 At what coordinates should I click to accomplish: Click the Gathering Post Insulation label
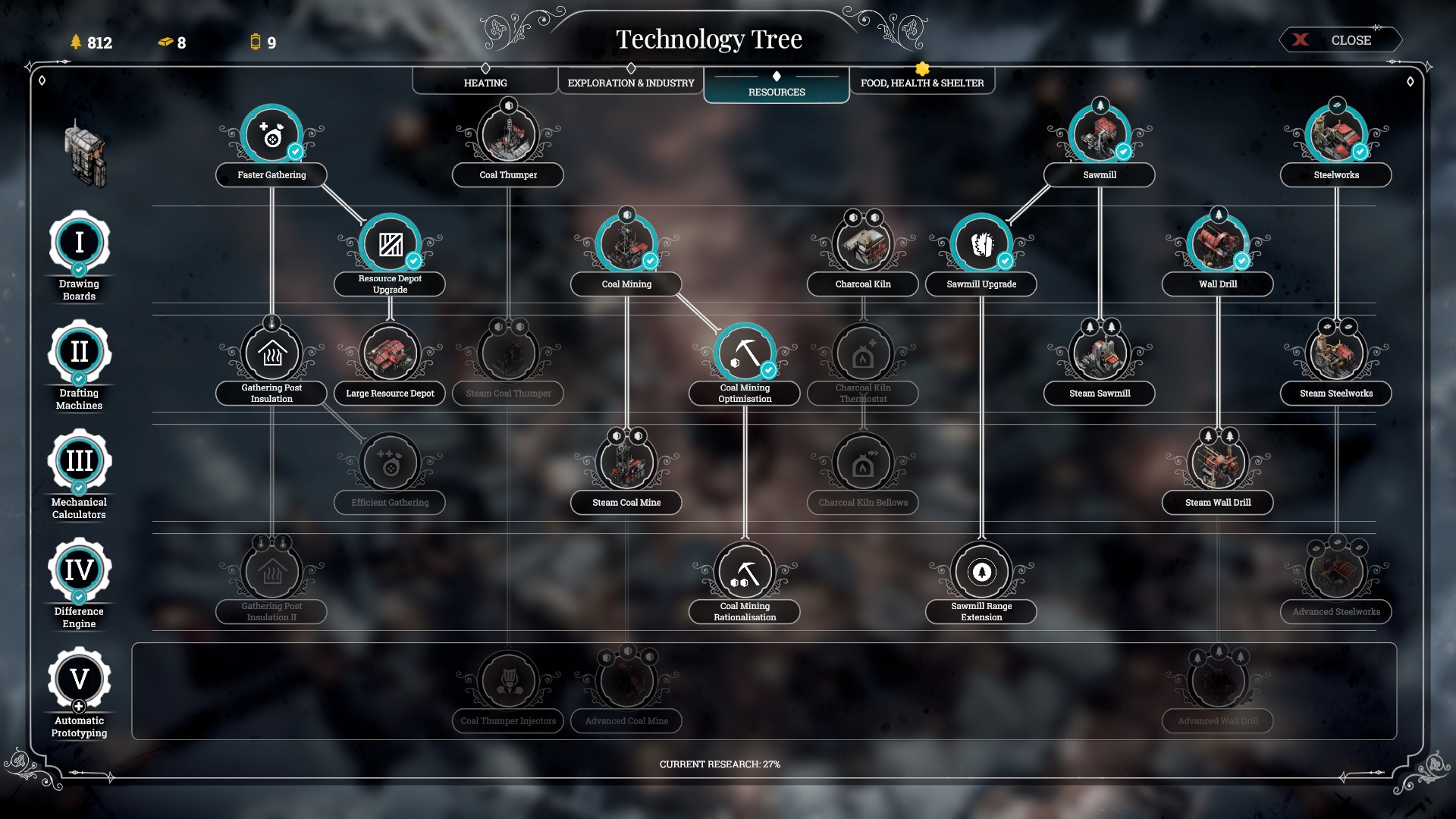270,393
